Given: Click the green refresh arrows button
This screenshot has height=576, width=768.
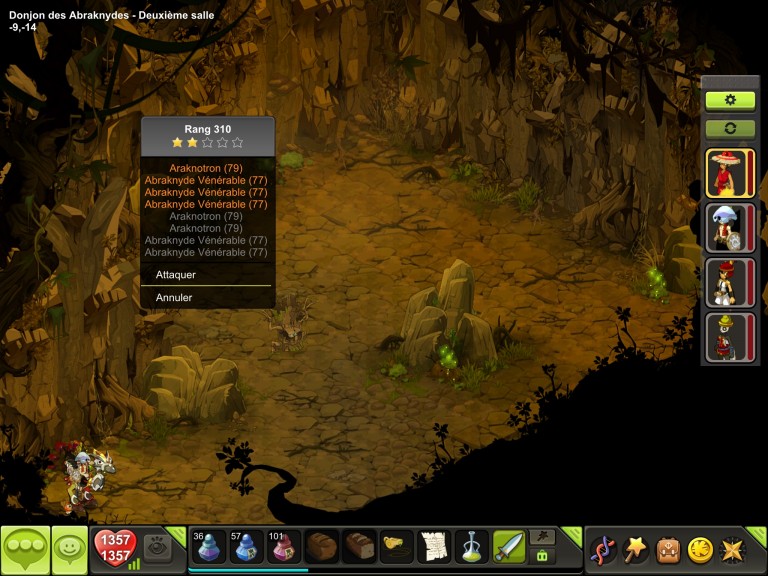Looking at the screenshot, I should tap(730, 129).
